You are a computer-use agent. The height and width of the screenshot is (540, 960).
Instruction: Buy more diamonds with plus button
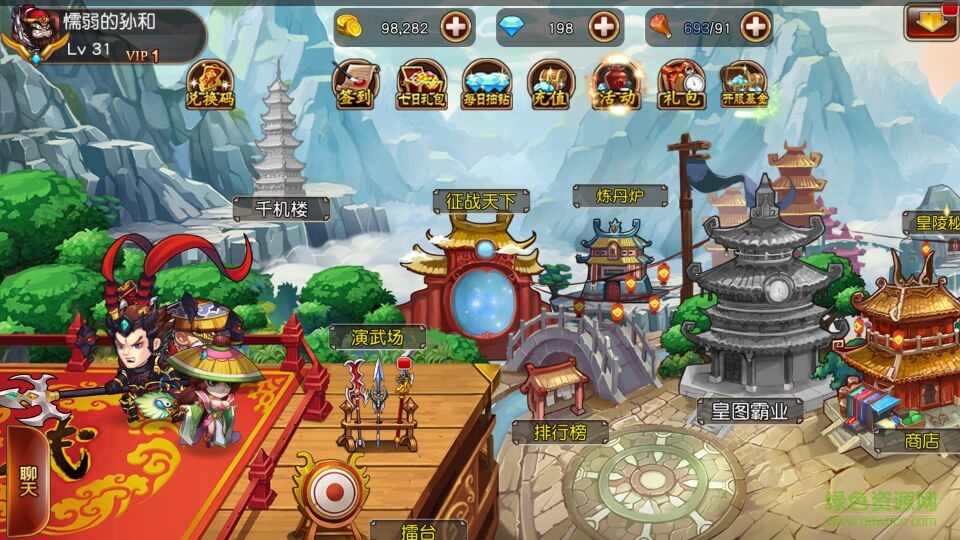[604, 27]
